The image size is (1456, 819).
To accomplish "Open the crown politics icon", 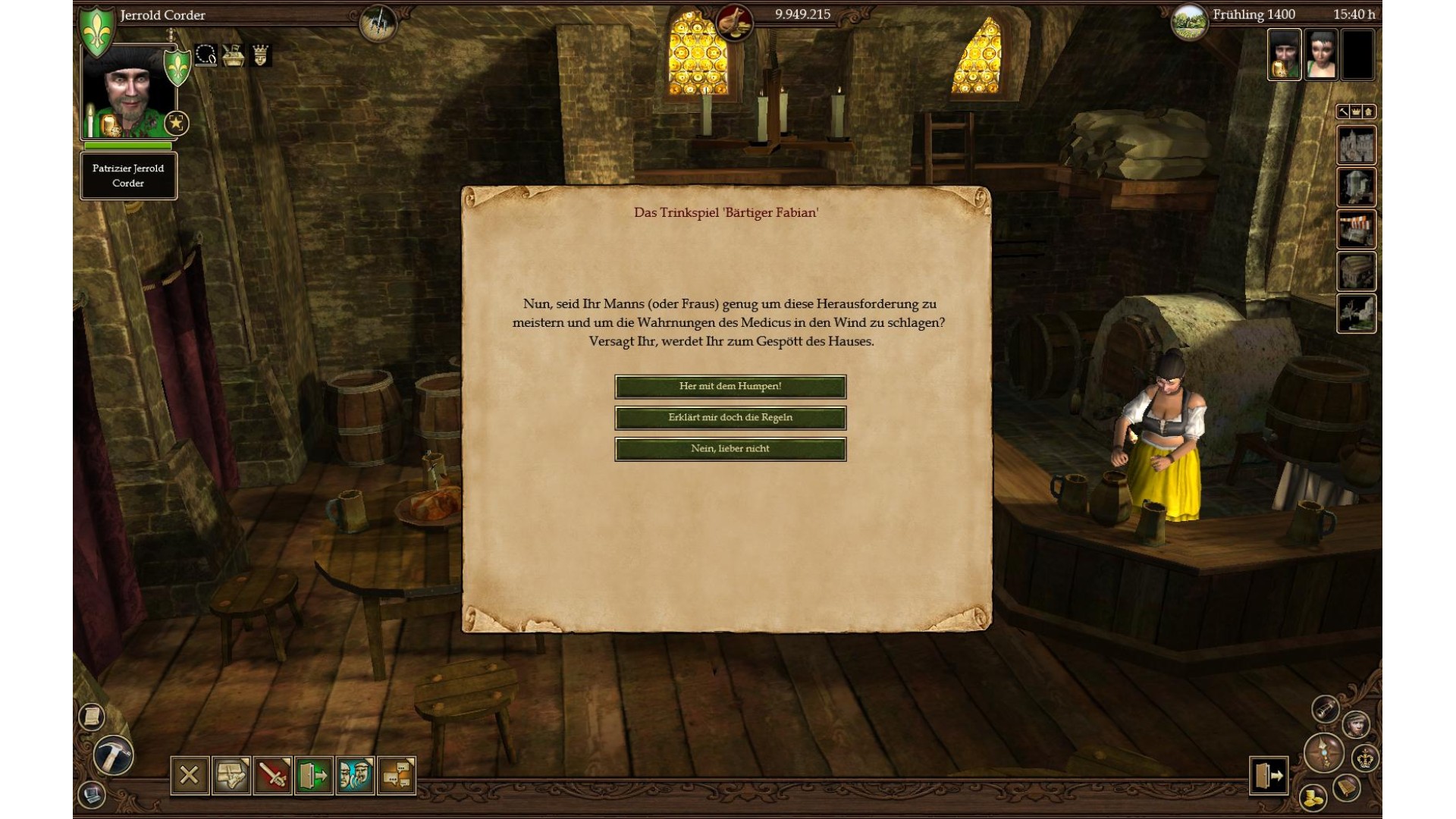I will (x=1366, y=758).
